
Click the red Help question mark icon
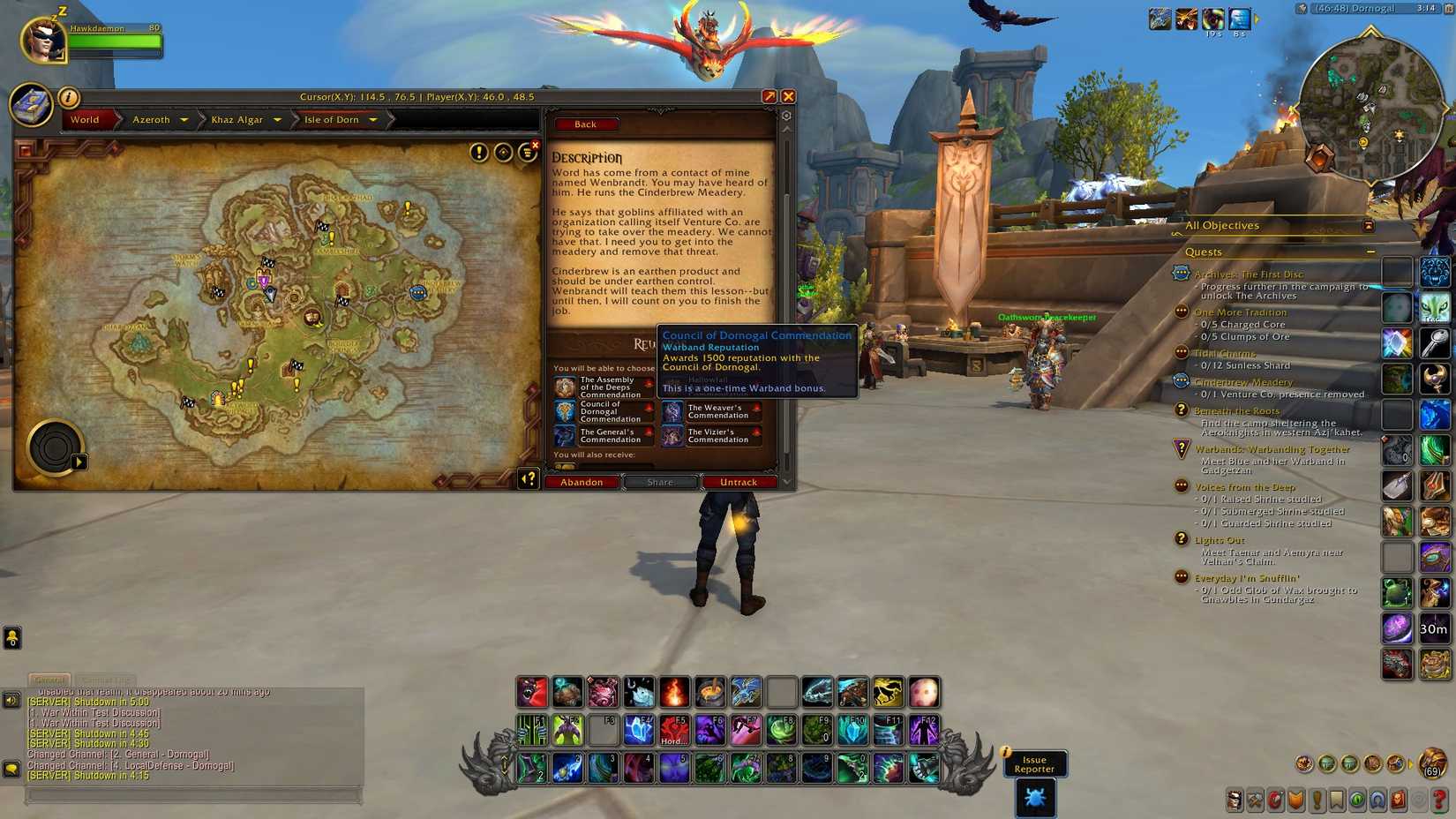(1439, 800)
